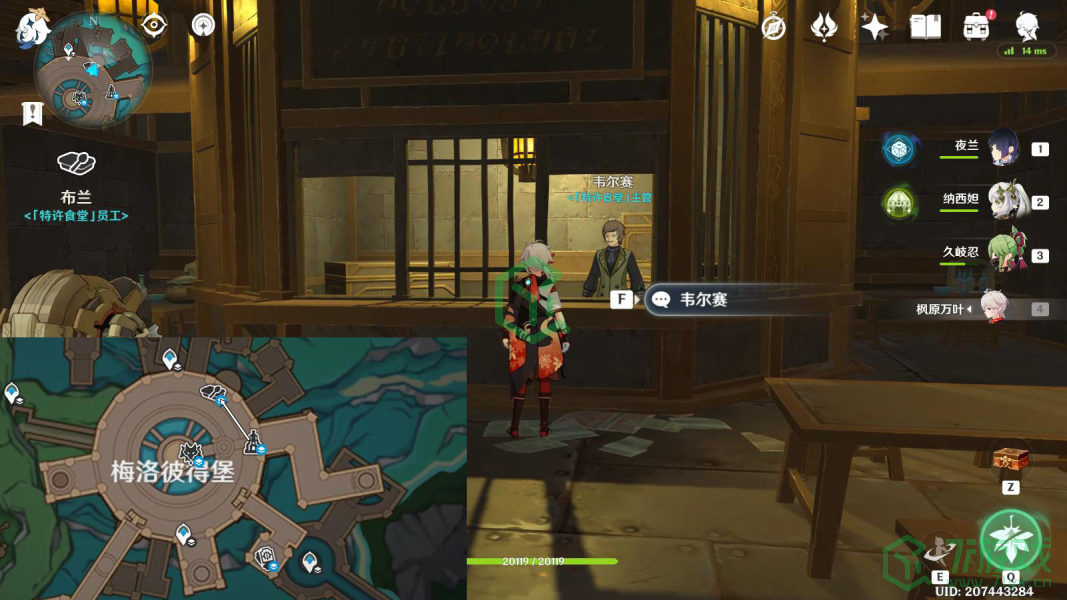Screen dimensions: 1067x600
Task: Open the quest banner with exclamation mark
Action: click(x=32, y=113)
